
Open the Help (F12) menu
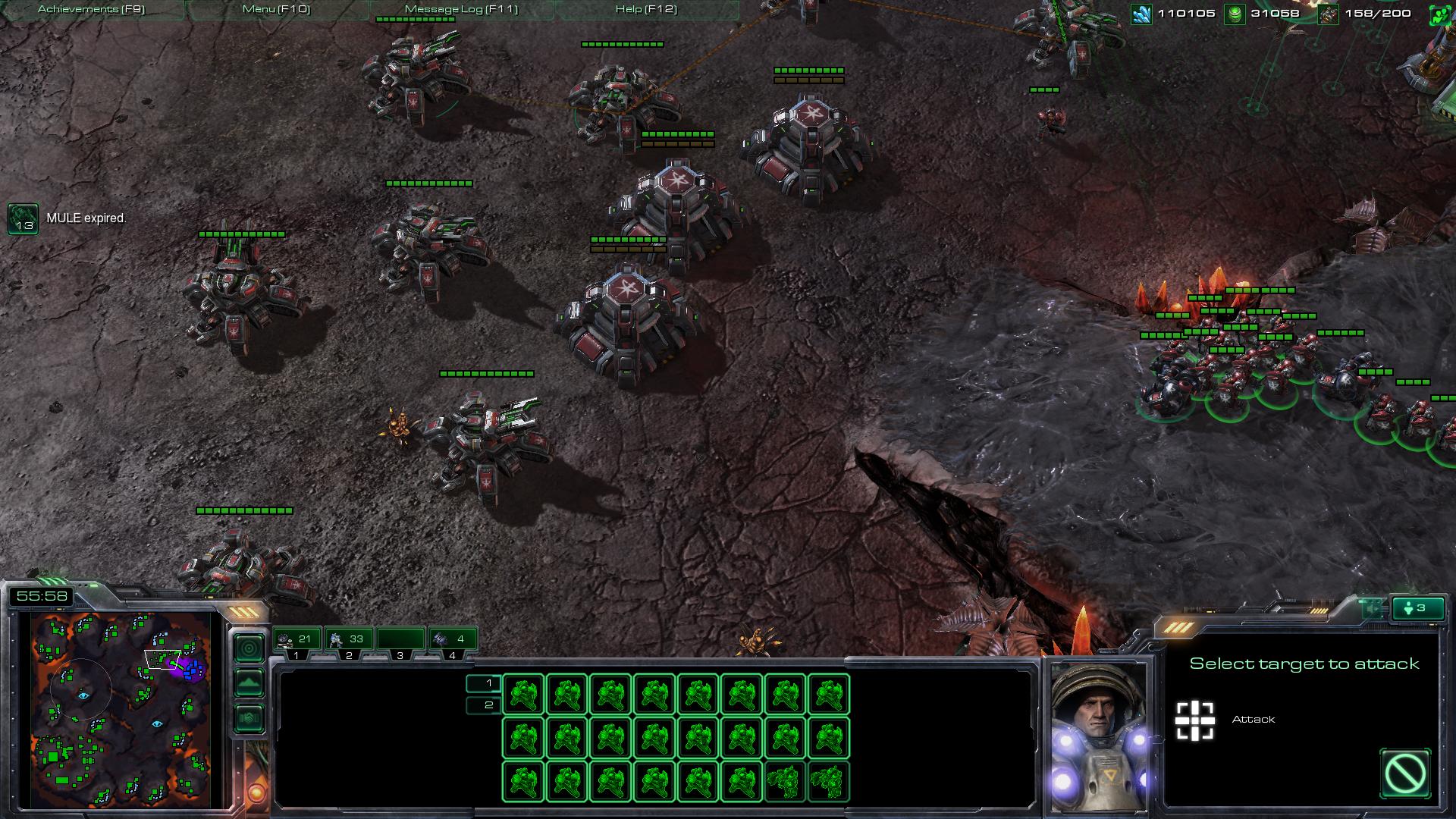(646, 10)
